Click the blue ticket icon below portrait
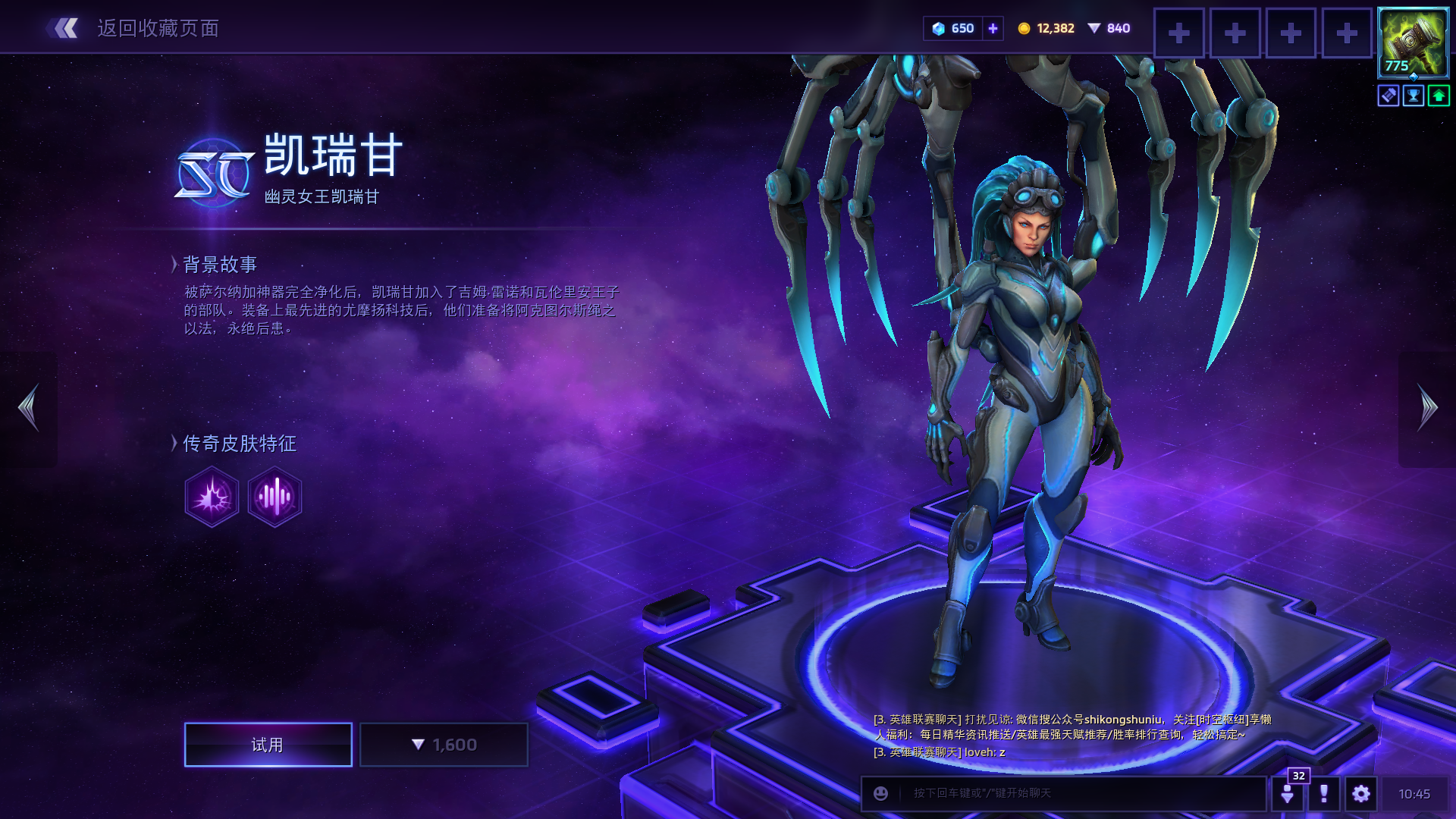 pos(1389,96)
